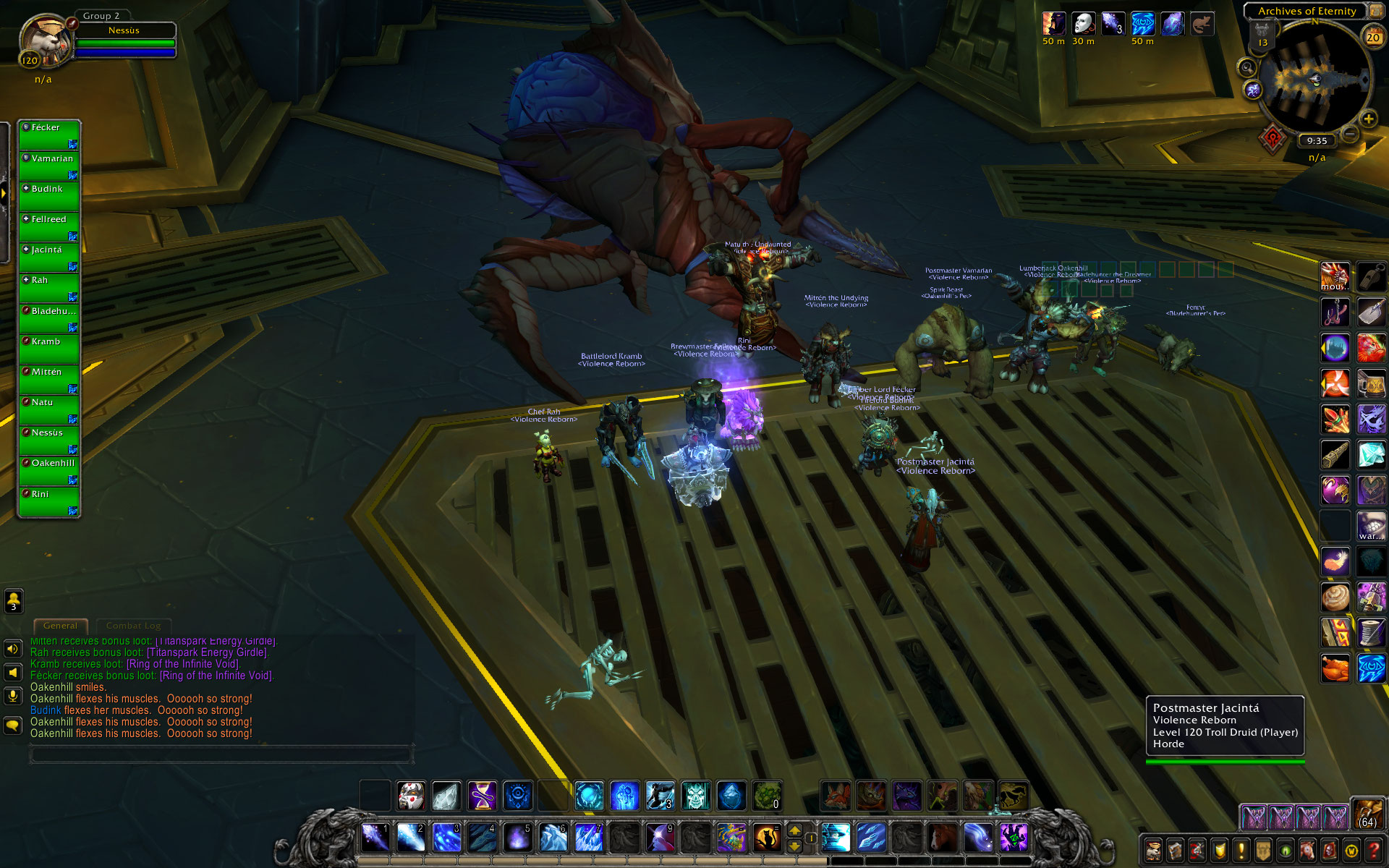Open the yellow exclamation quest log button
This screenshot has height=868, width=1389.
point(1241,850)
